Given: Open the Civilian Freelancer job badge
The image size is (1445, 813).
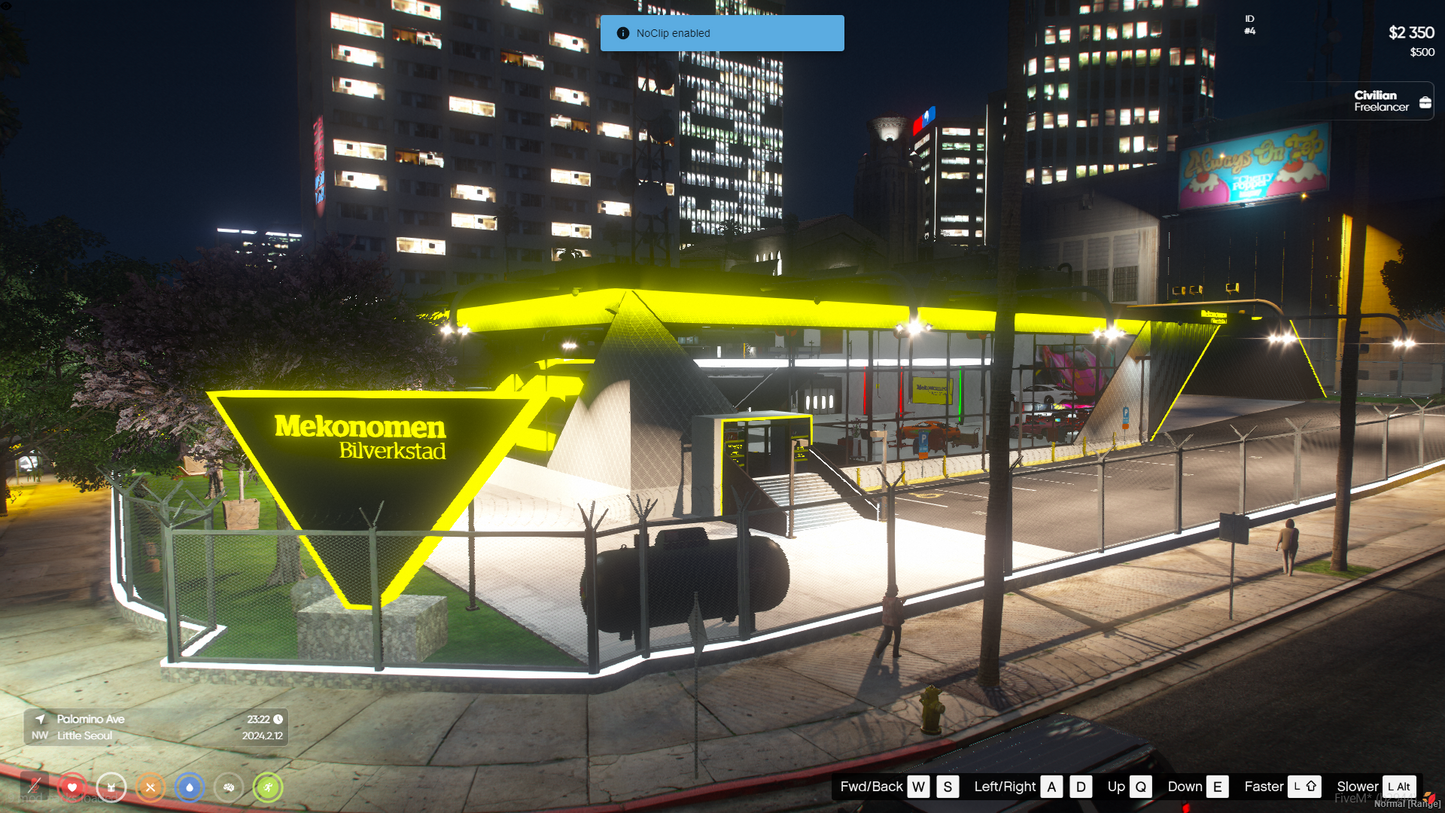Looking at the screenshot, I should pos(1392,101).
